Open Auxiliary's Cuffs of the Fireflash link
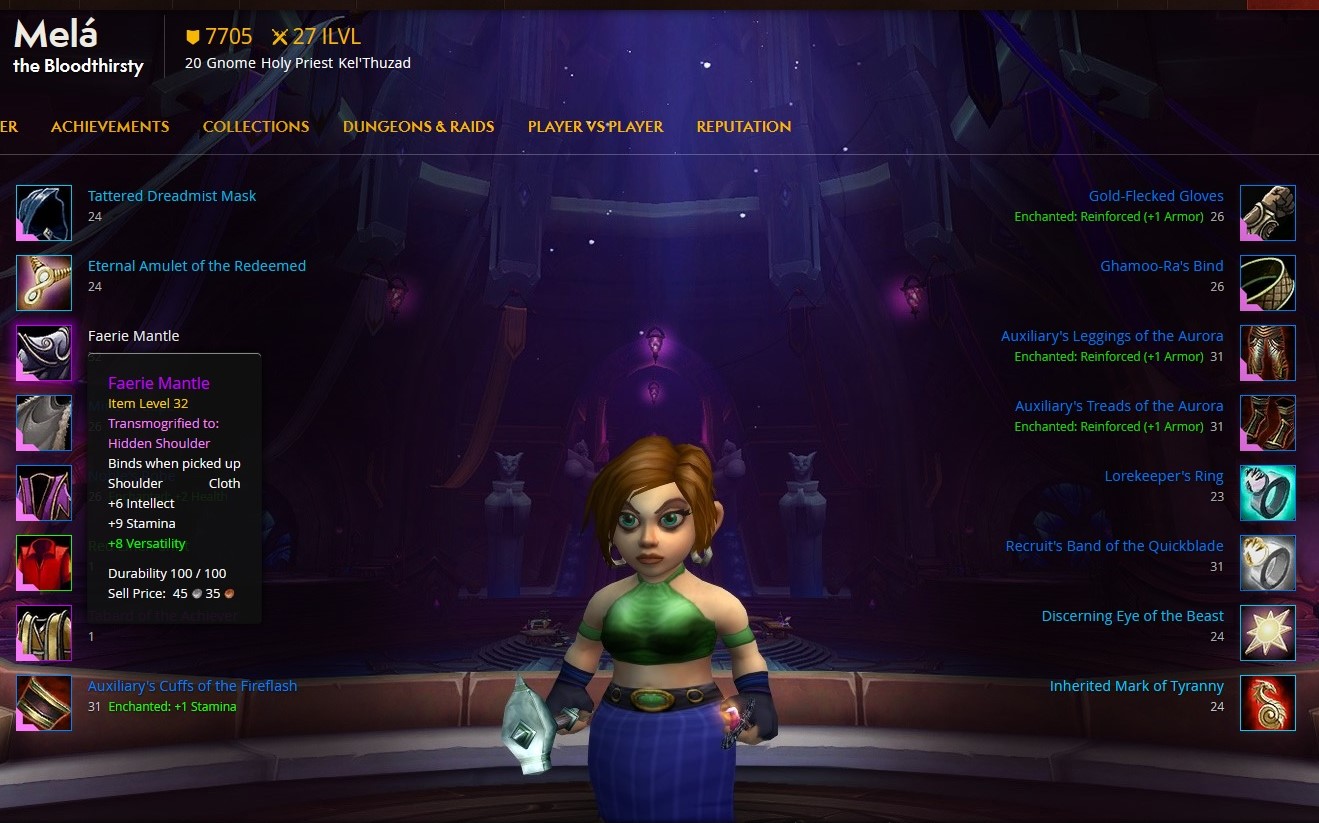1319x823 pixels. [192, 686]
